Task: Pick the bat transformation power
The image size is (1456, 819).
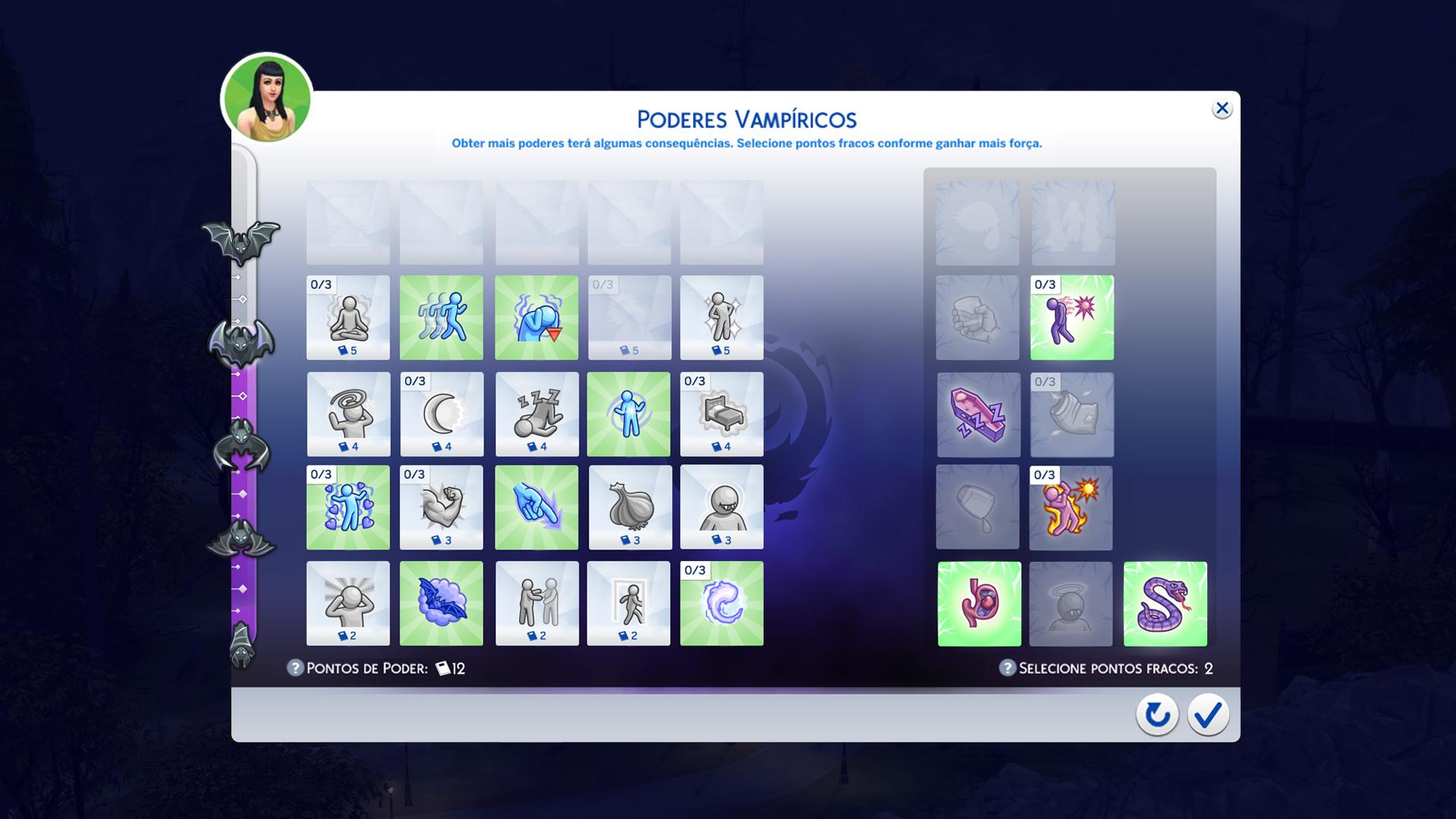Action: click(x=442, y=604)
